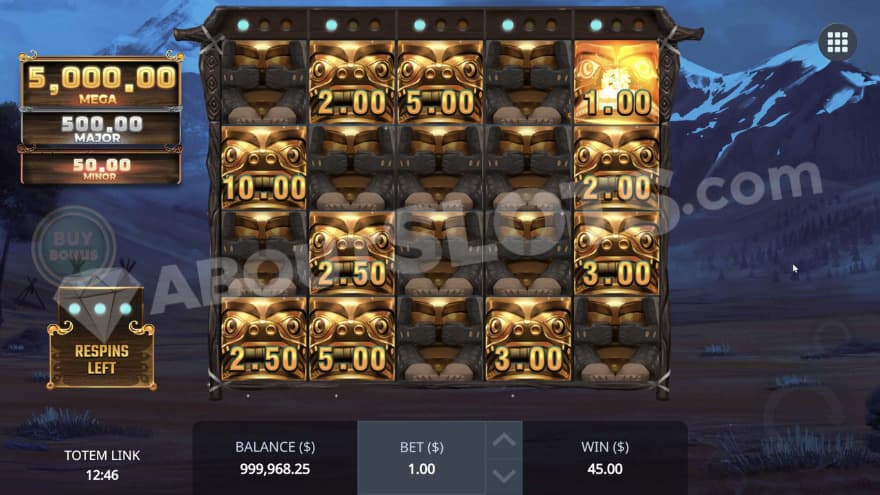Viewport: 880px width, 495px height.
Task: Open the grid menu button
Action: pos(838,42)
